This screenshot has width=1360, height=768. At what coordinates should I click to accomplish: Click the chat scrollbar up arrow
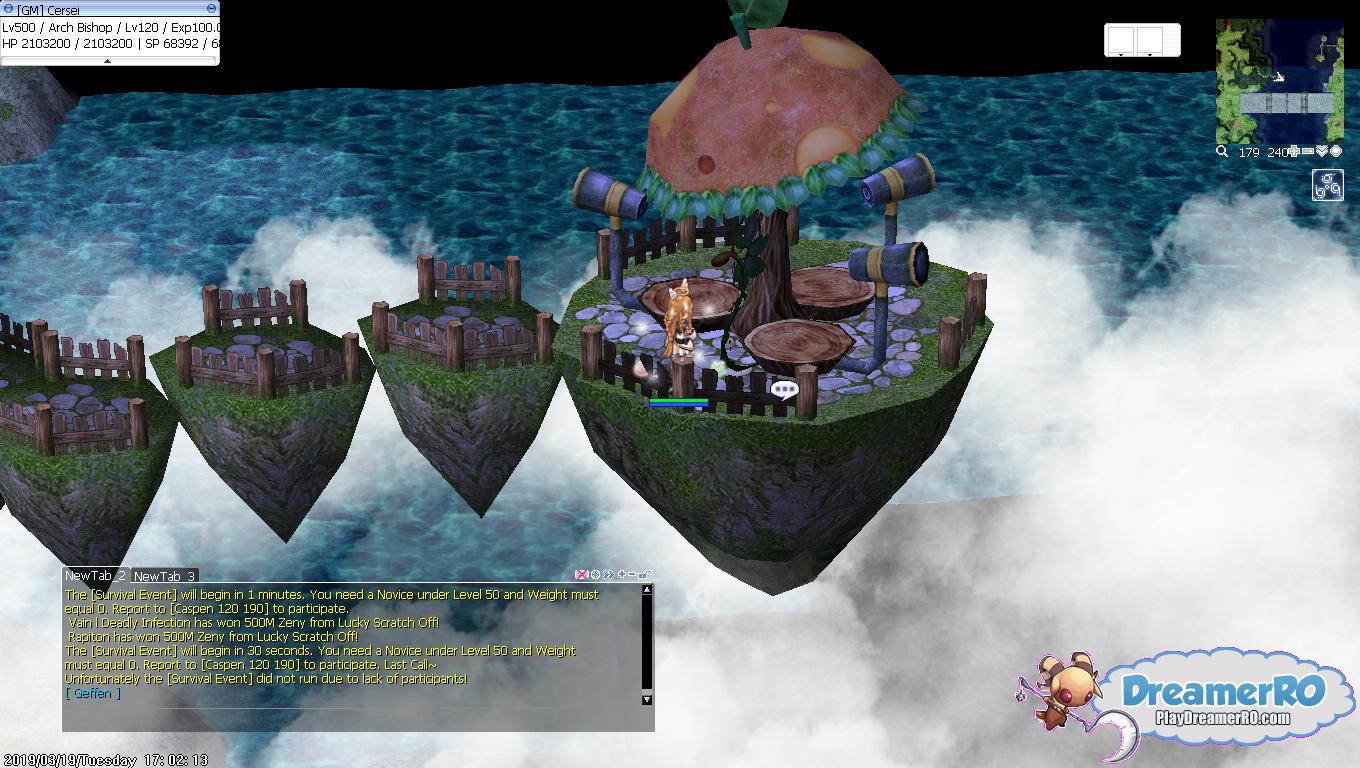pyautogui.click(x=647, y=590)
